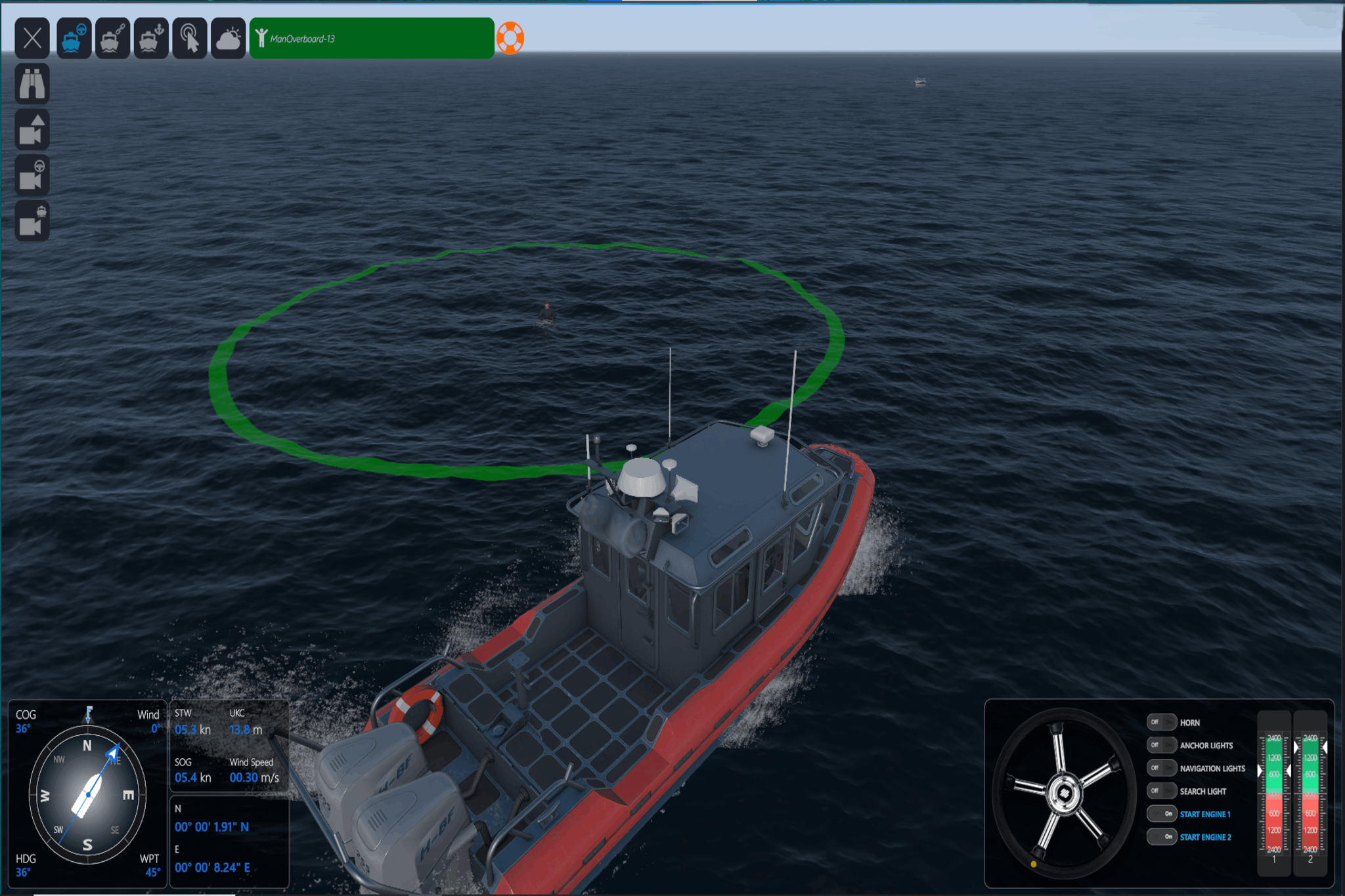Turn on the Search Light switch
Viewport: 1345px width, 896px height.
1161,791
